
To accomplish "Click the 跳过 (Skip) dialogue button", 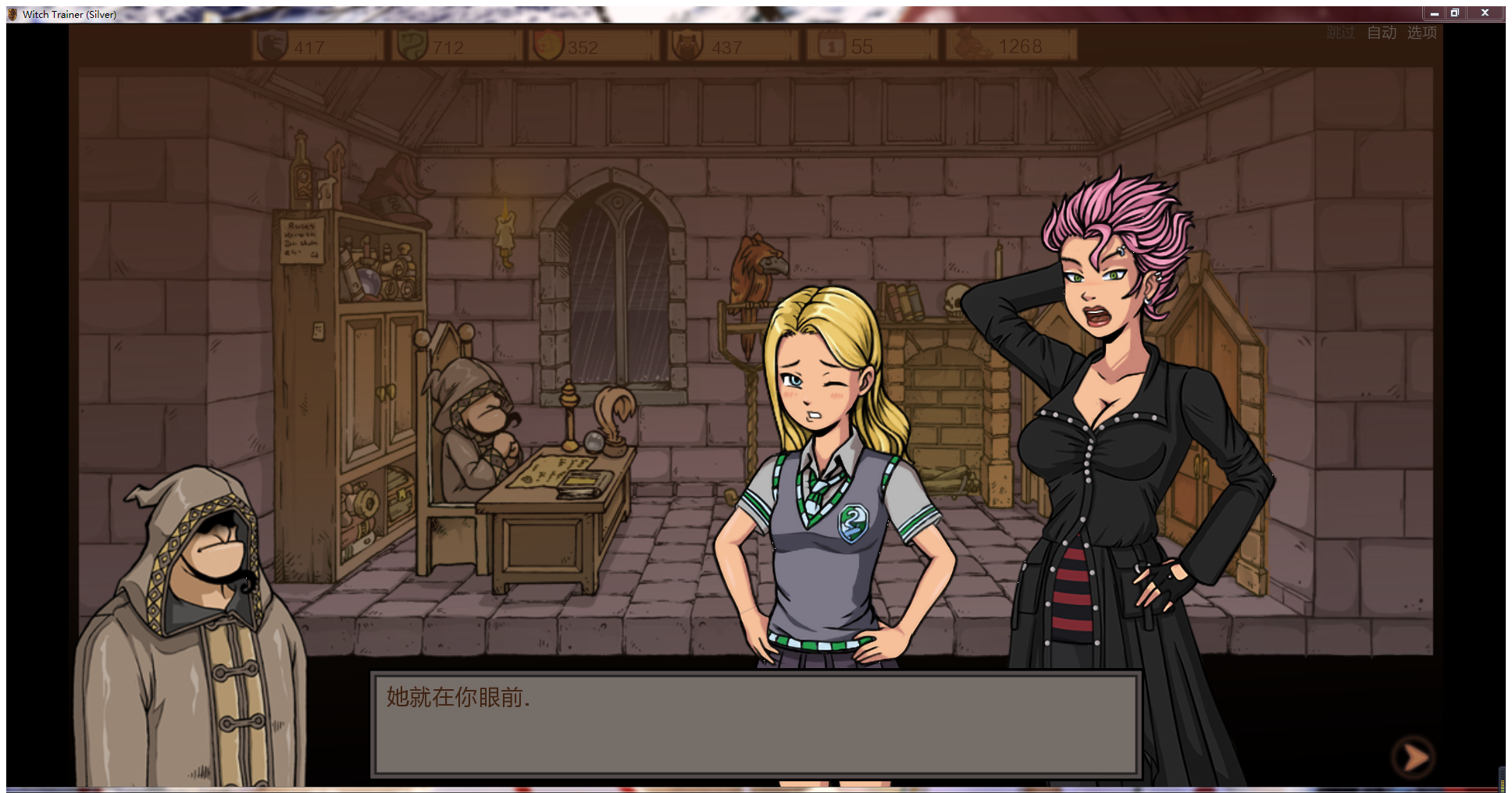I will (x=1340, y=33).
